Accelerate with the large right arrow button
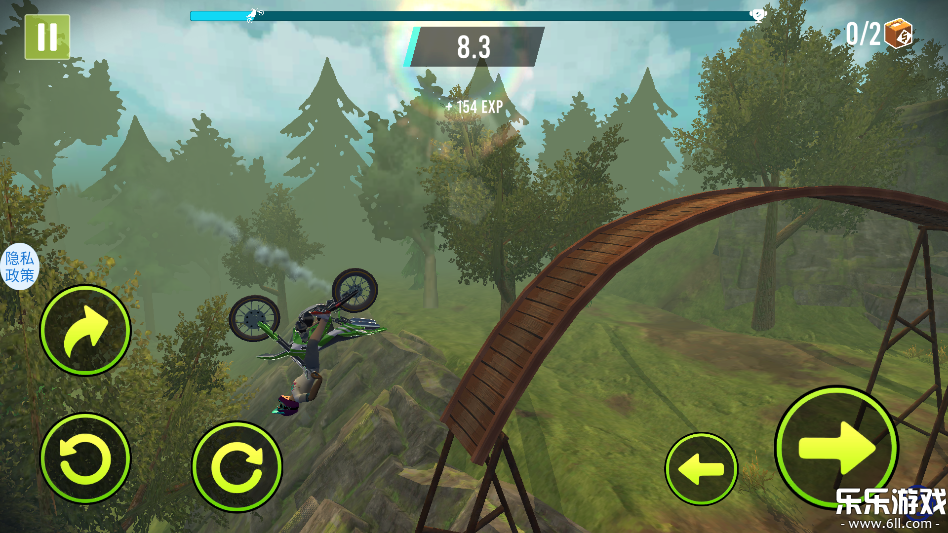 pos(836,446)
